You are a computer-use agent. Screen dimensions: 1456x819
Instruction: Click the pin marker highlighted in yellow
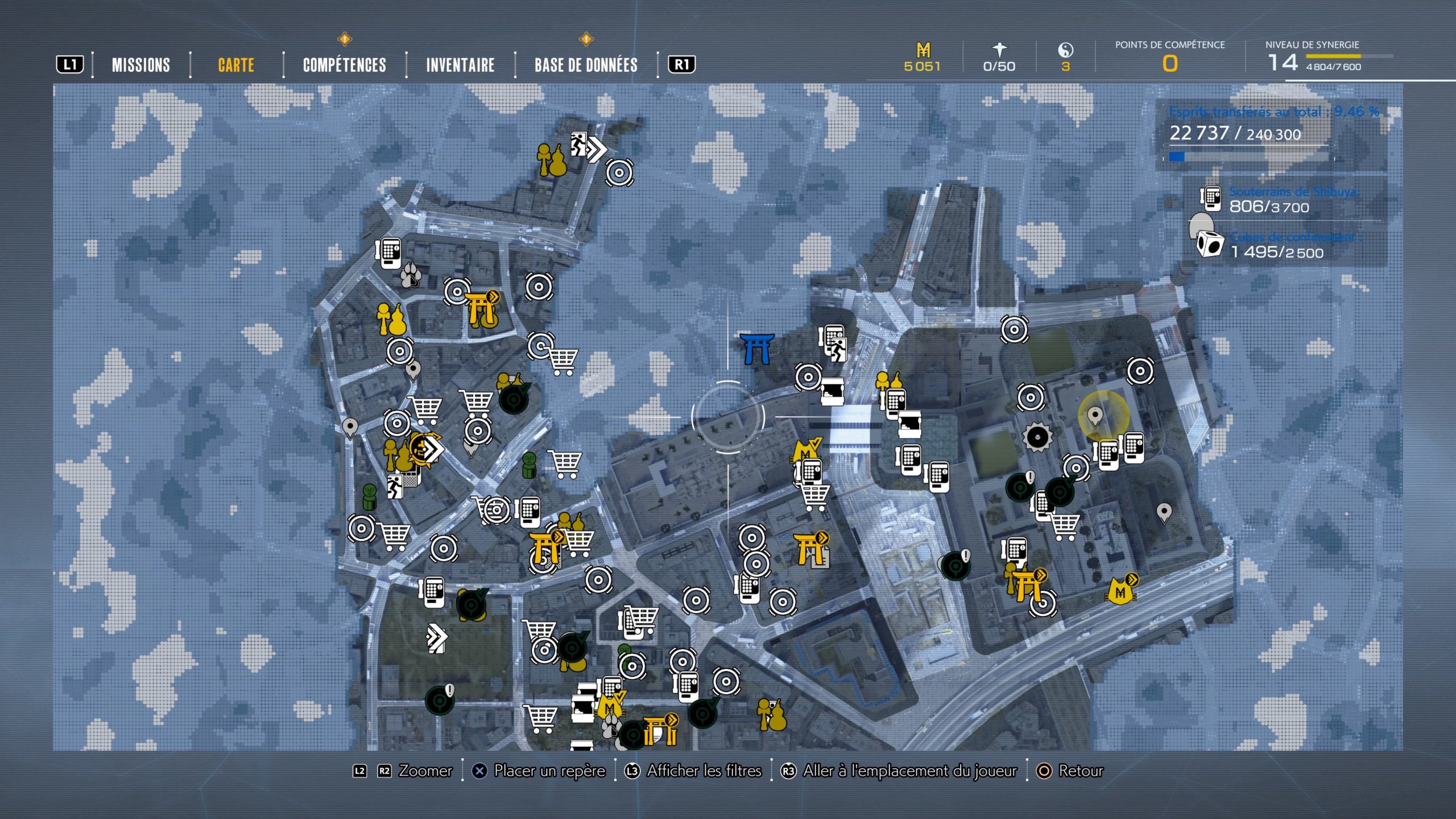[x=1095, y=416]
